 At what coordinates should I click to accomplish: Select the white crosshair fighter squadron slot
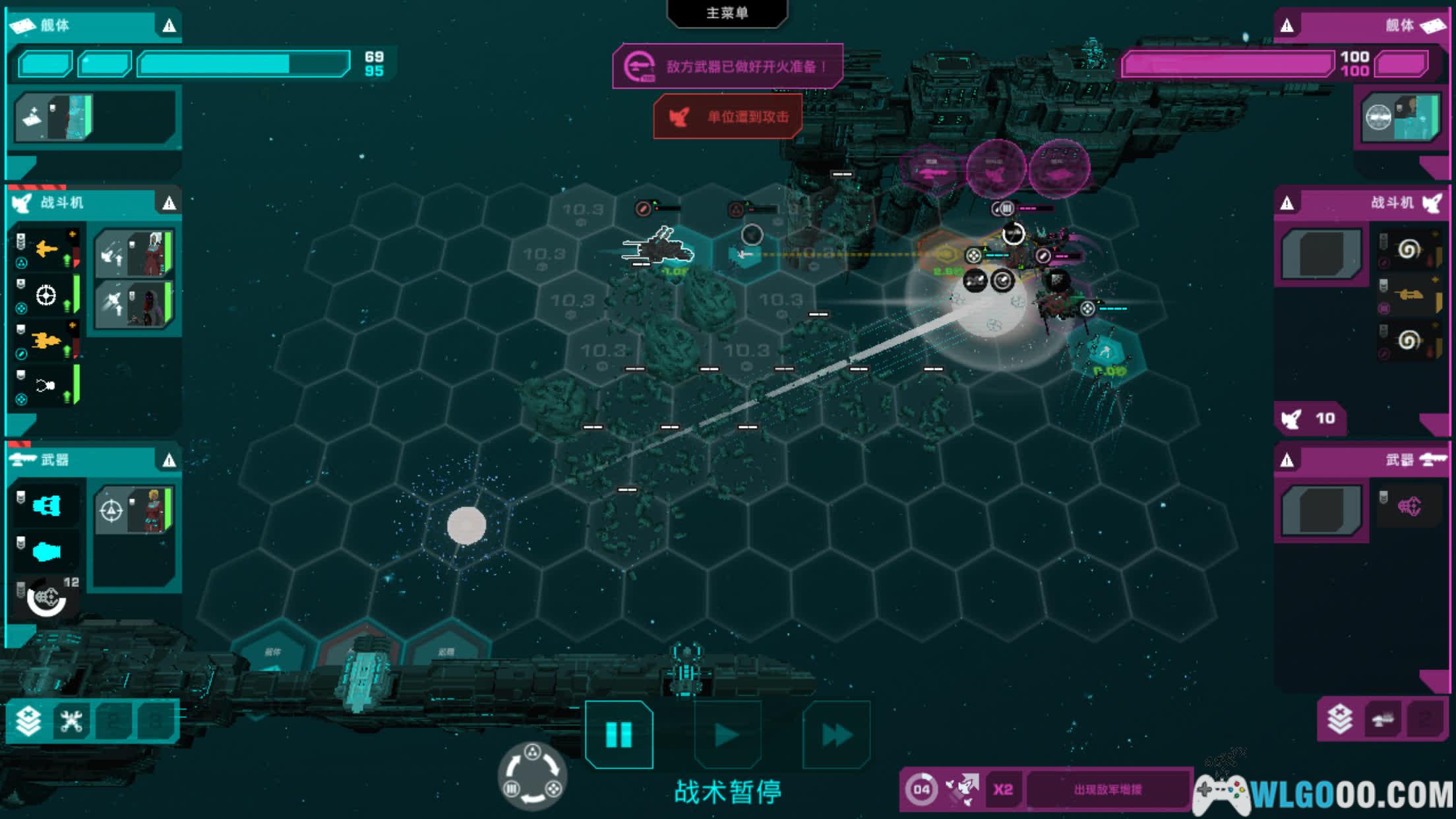pyautogui.click(x=46, y=295)
